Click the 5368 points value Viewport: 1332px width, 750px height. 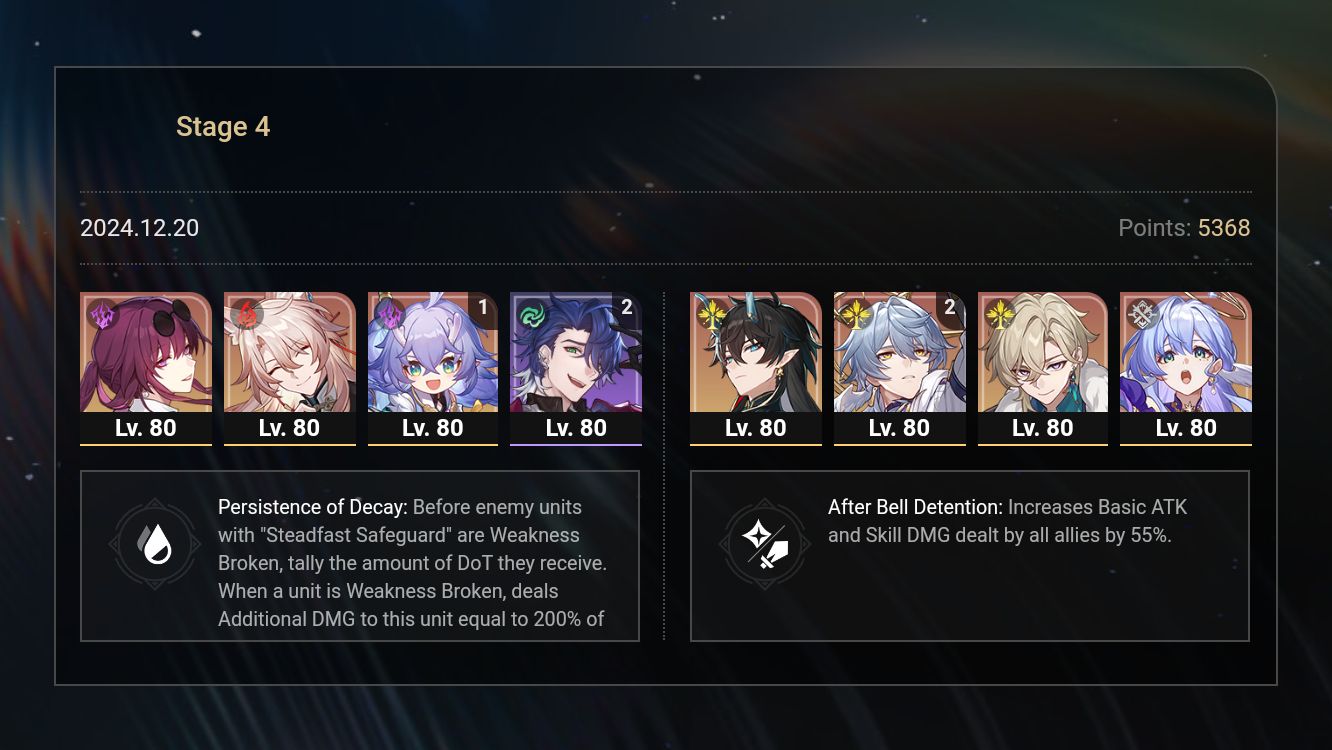click(1223, 228)
